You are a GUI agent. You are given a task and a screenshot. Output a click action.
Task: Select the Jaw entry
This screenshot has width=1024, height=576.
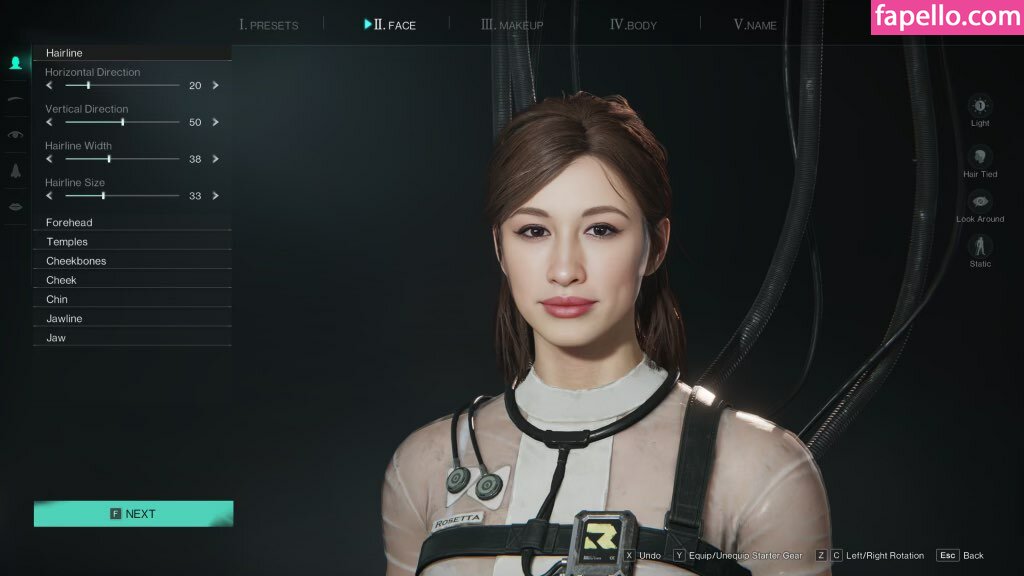[x=56, y=338]
